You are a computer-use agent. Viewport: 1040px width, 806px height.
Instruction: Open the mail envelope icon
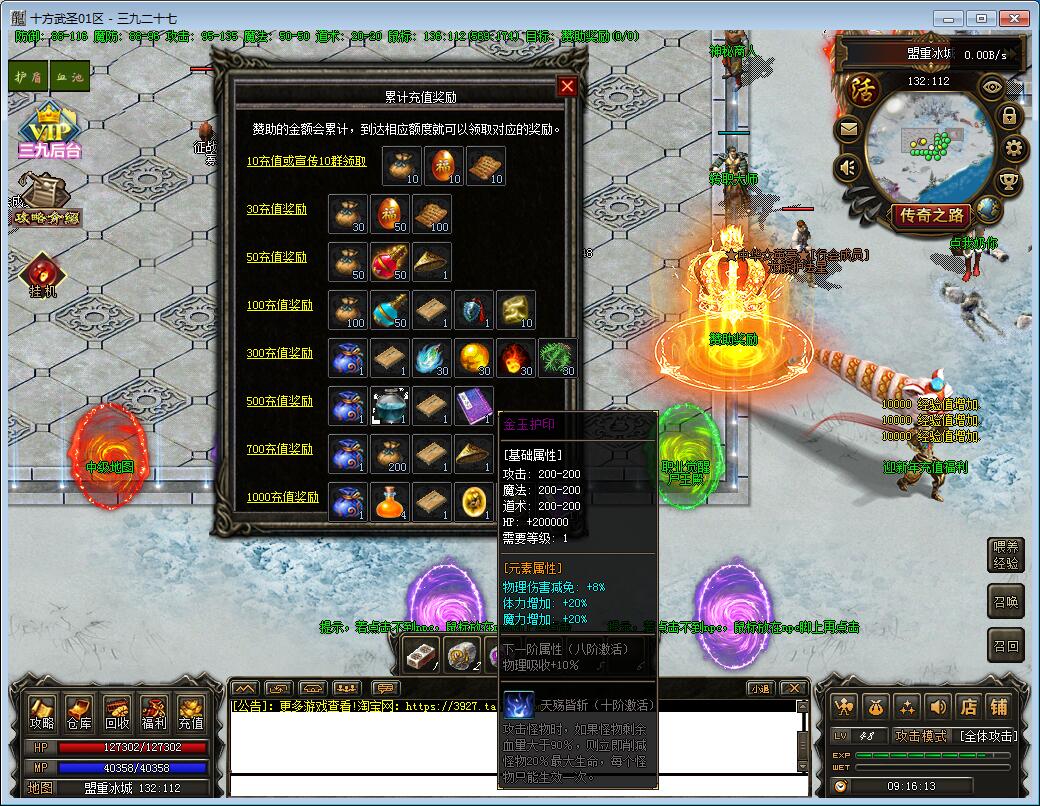848,129
